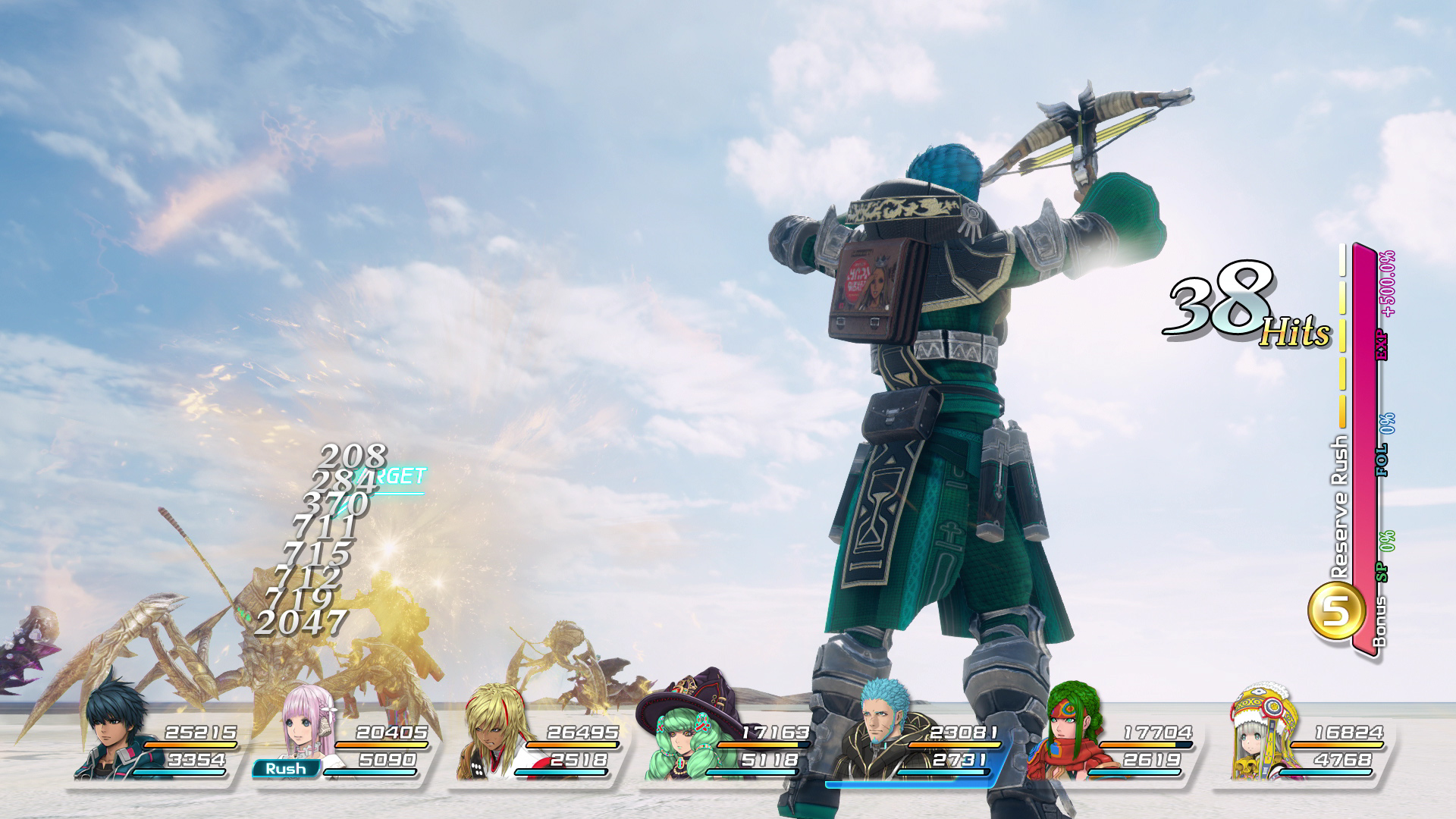Select the pink-haired girl party portrait
1456x819 pixels.
pyautogui.click(x=309, y=724)
